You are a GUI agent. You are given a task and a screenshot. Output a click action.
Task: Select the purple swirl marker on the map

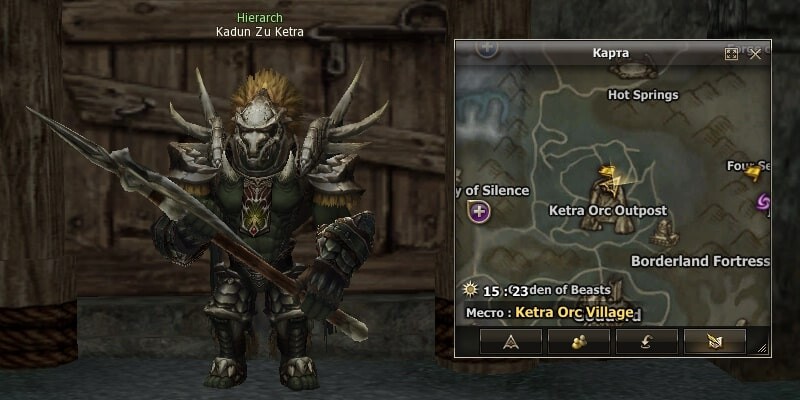pyautogui.click(x=762, y=203)
